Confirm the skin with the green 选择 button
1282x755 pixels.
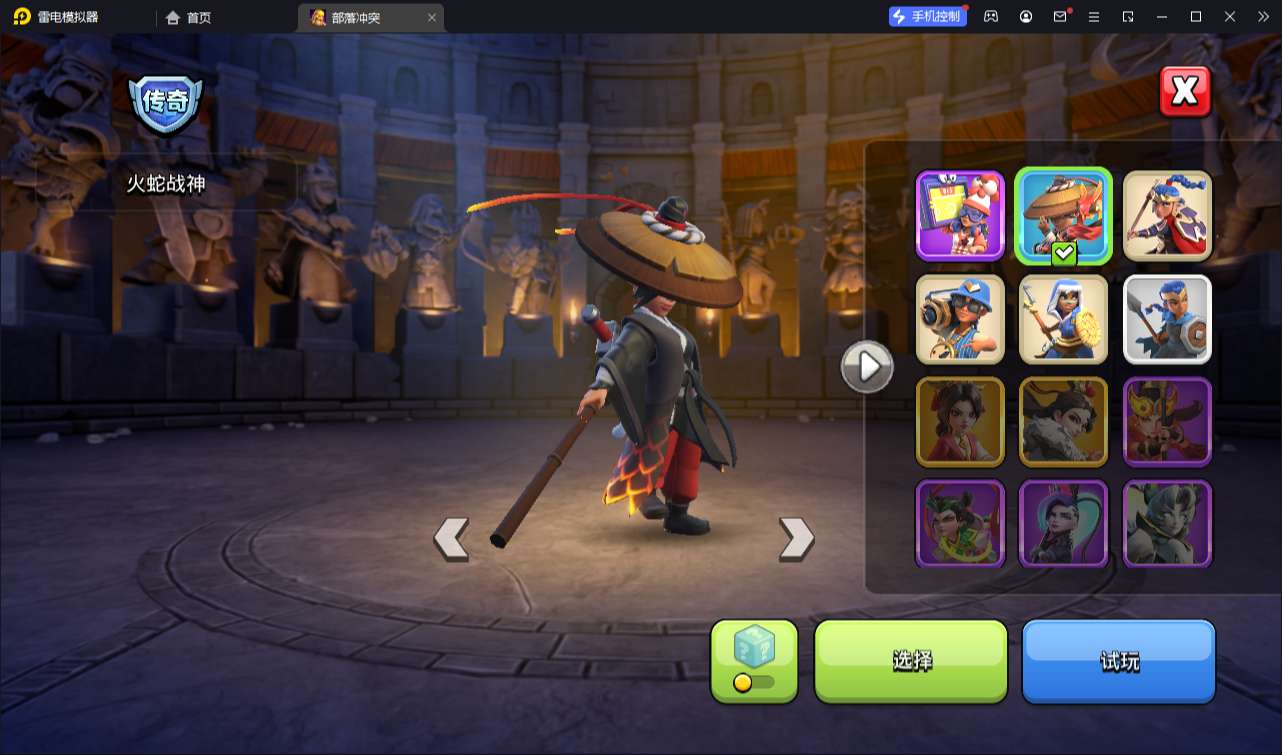[x=911, y=660]
